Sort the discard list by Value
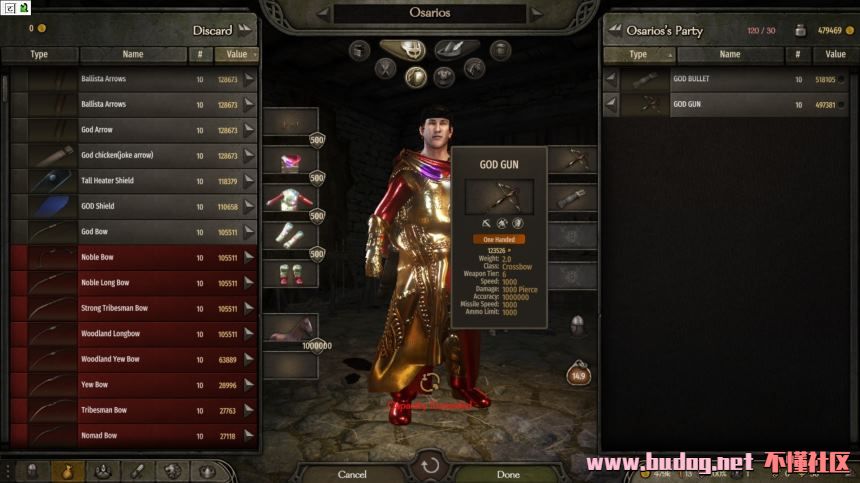Screen dimensions: 860x483 pyautogui.click(x=239, y=54)
